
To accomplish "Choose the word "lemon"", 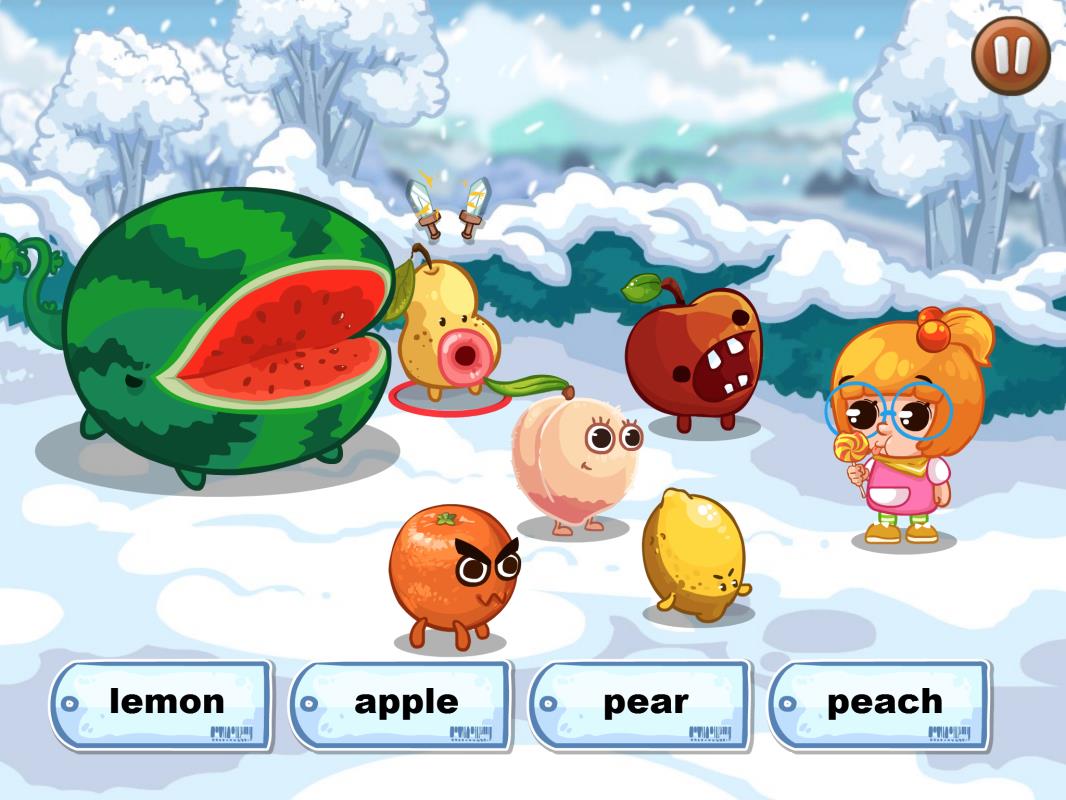I will click(162, 704).
